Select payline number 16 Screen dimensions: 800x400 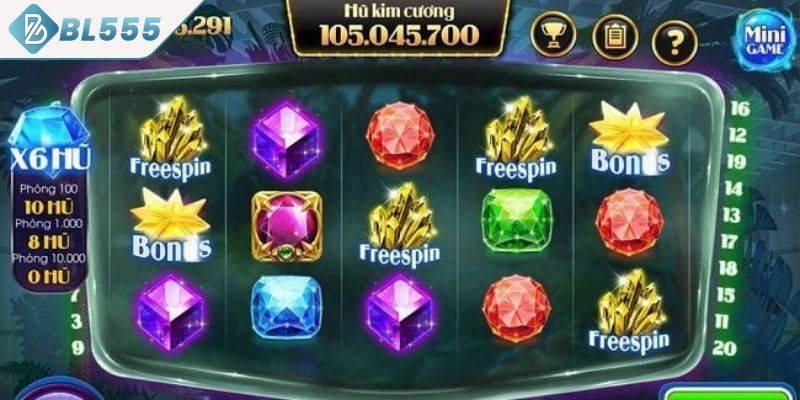tap(740, 108)
